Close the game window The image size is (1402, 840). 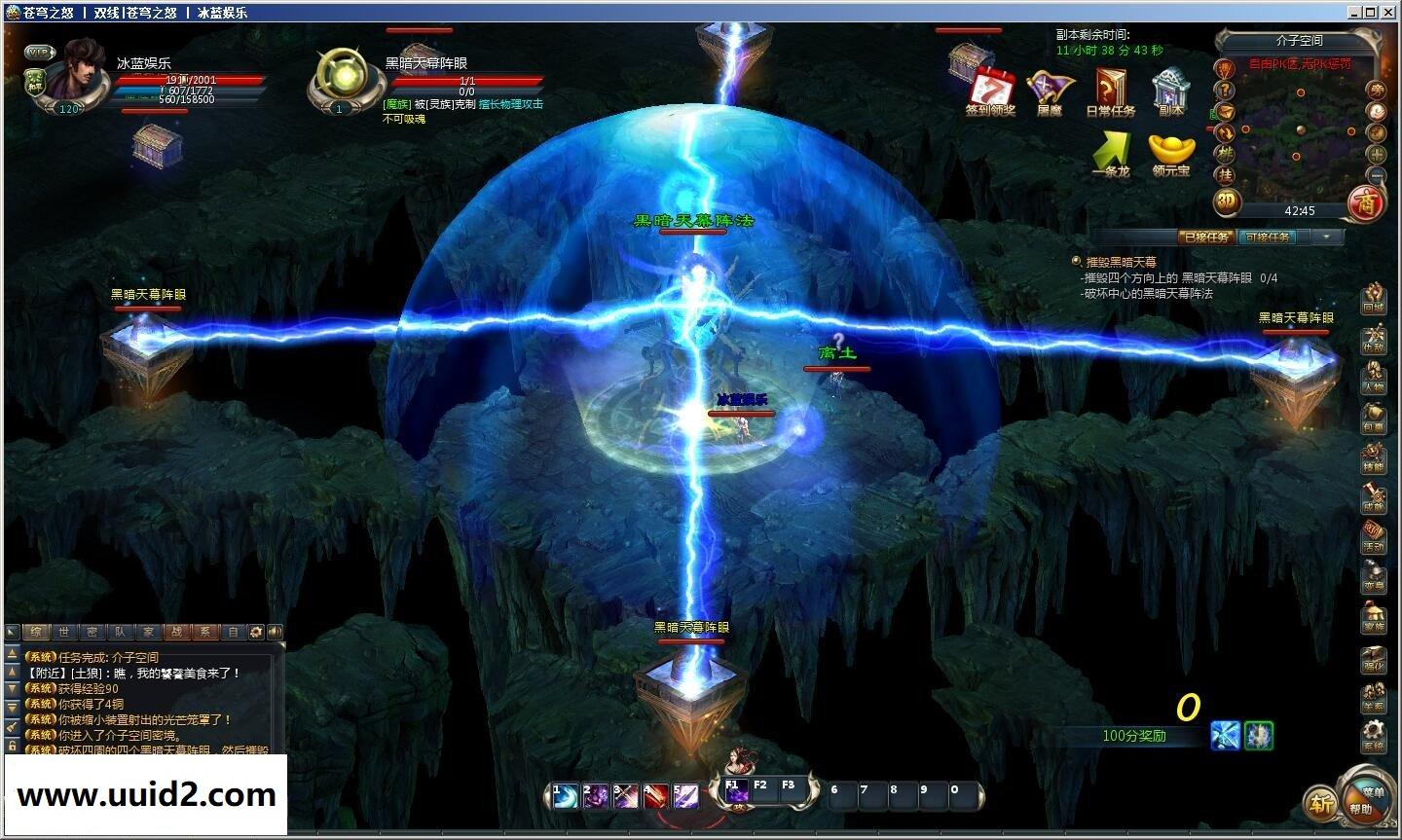click(1389, 12)
